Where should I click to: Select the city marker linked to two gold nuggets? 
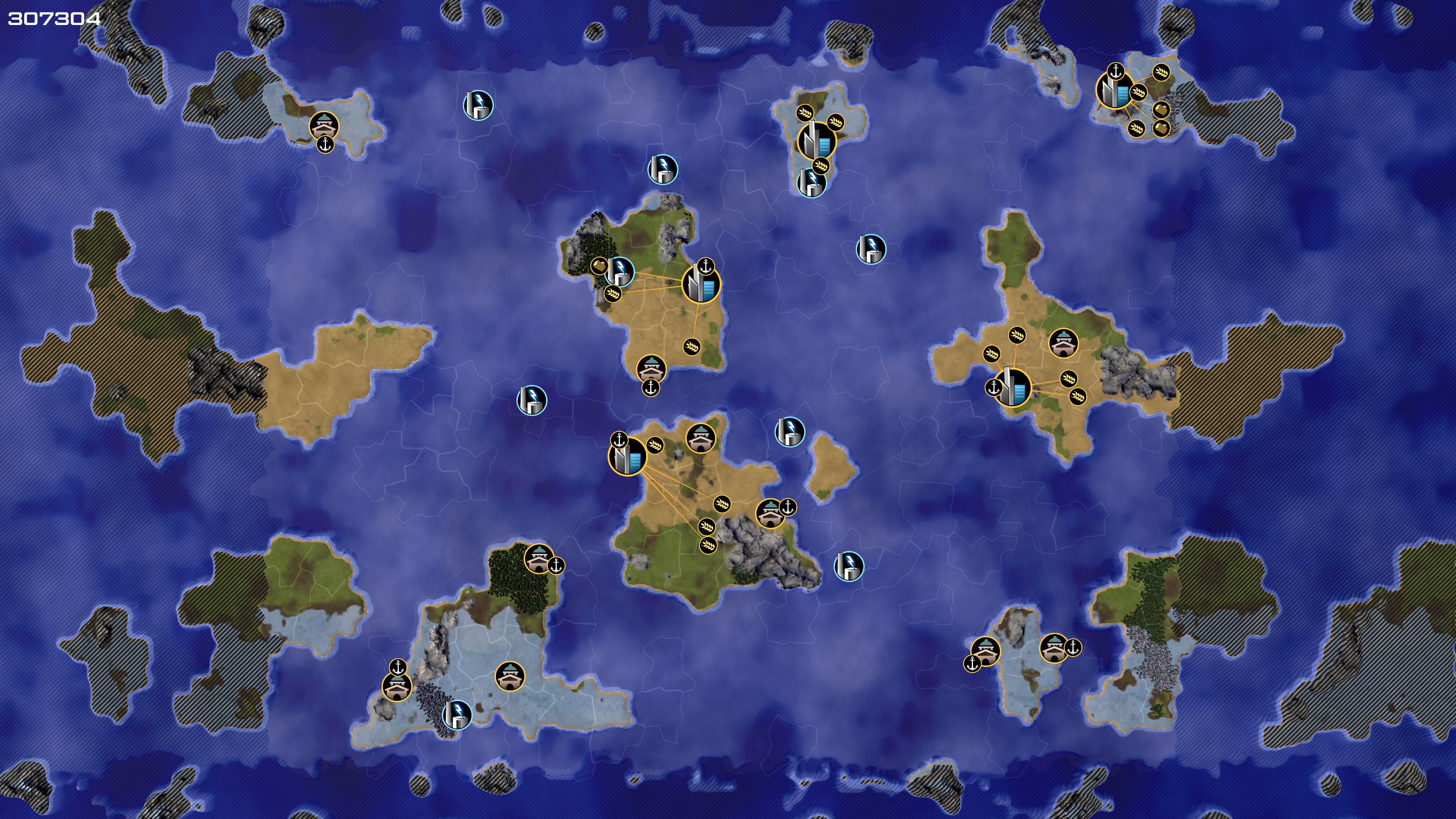1114,91
